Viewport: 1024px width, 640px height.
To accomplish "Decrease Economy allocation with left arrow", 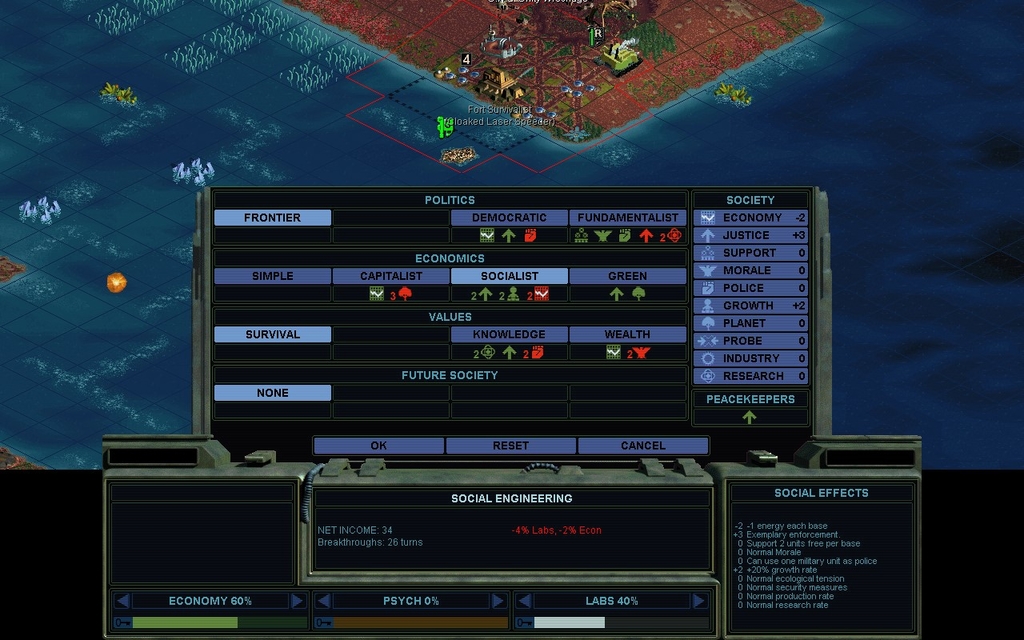I will 123,601.
